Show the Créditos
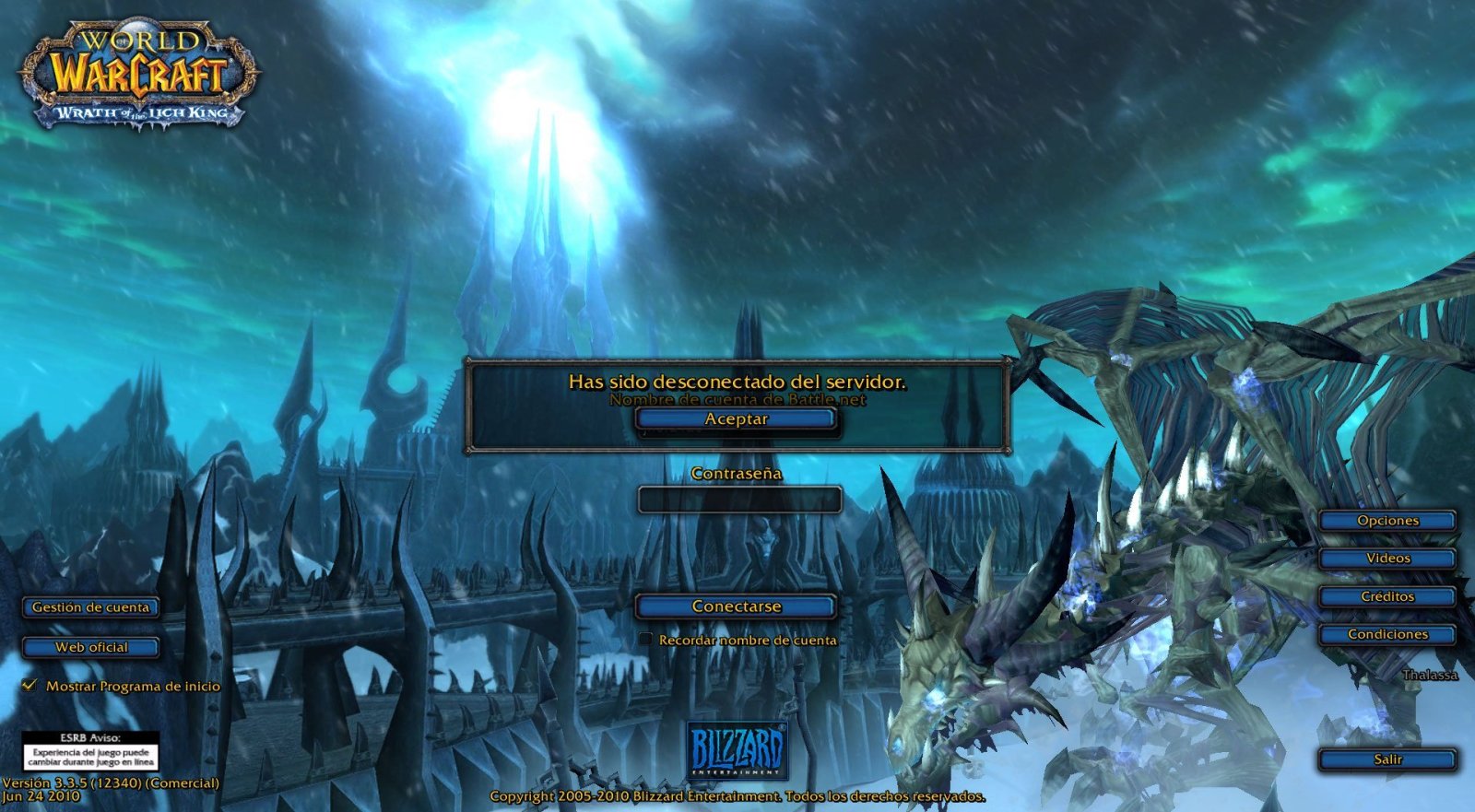 (1387, 596)
